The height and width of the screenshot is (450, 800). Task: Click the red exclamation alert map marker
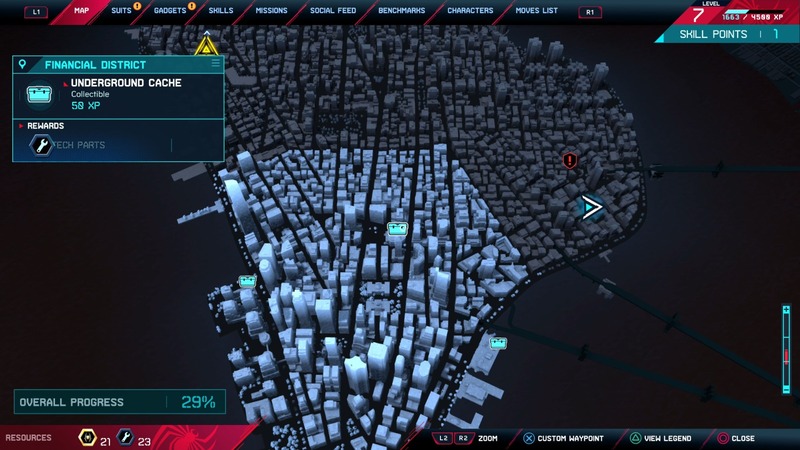(570, 160)
